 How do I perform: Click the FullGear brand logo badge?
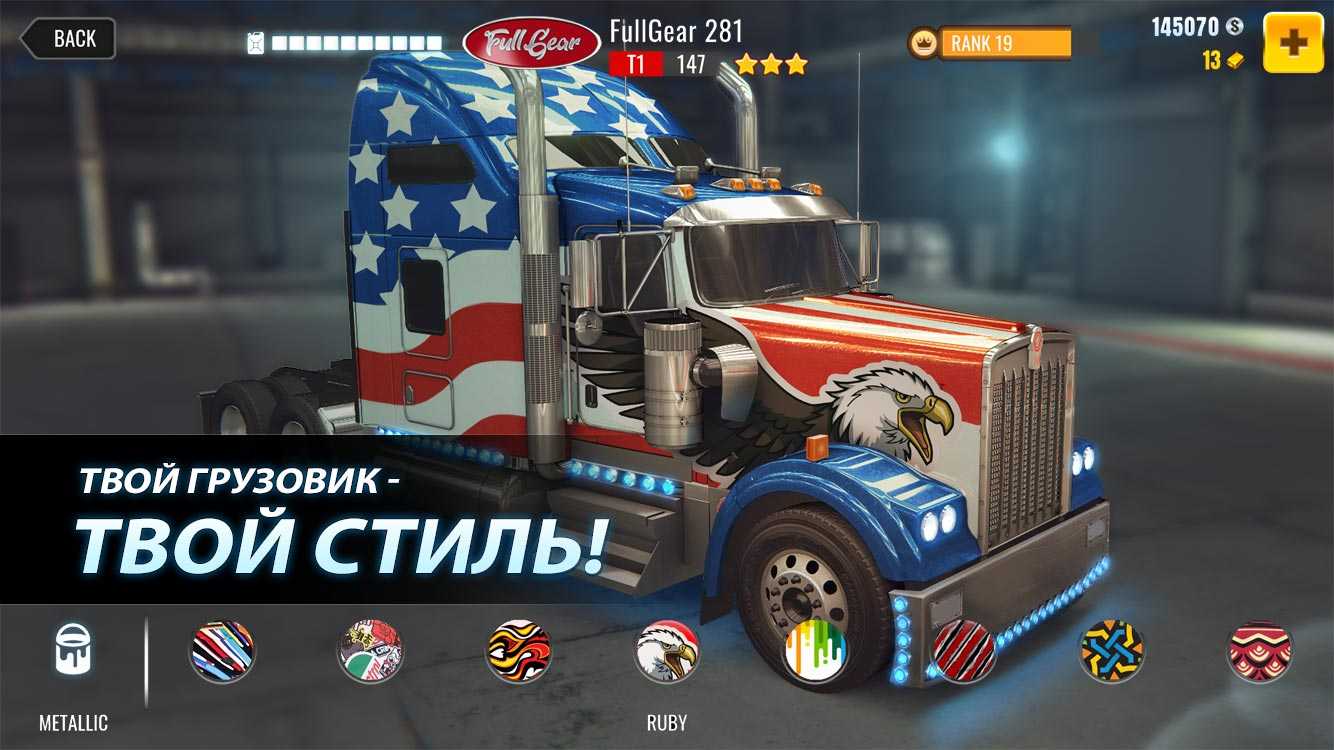tap(531, 41)
